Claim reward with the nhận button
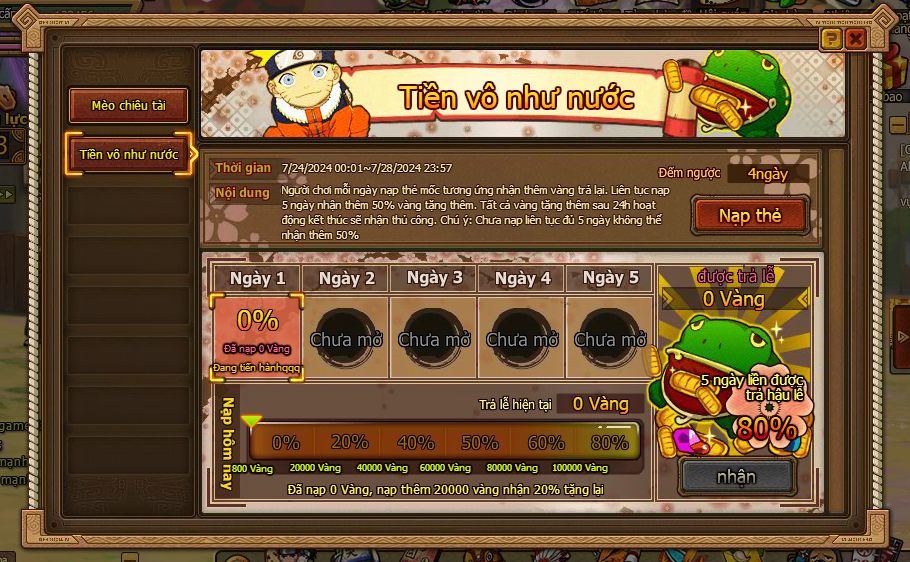 click(x=736, y=476)
